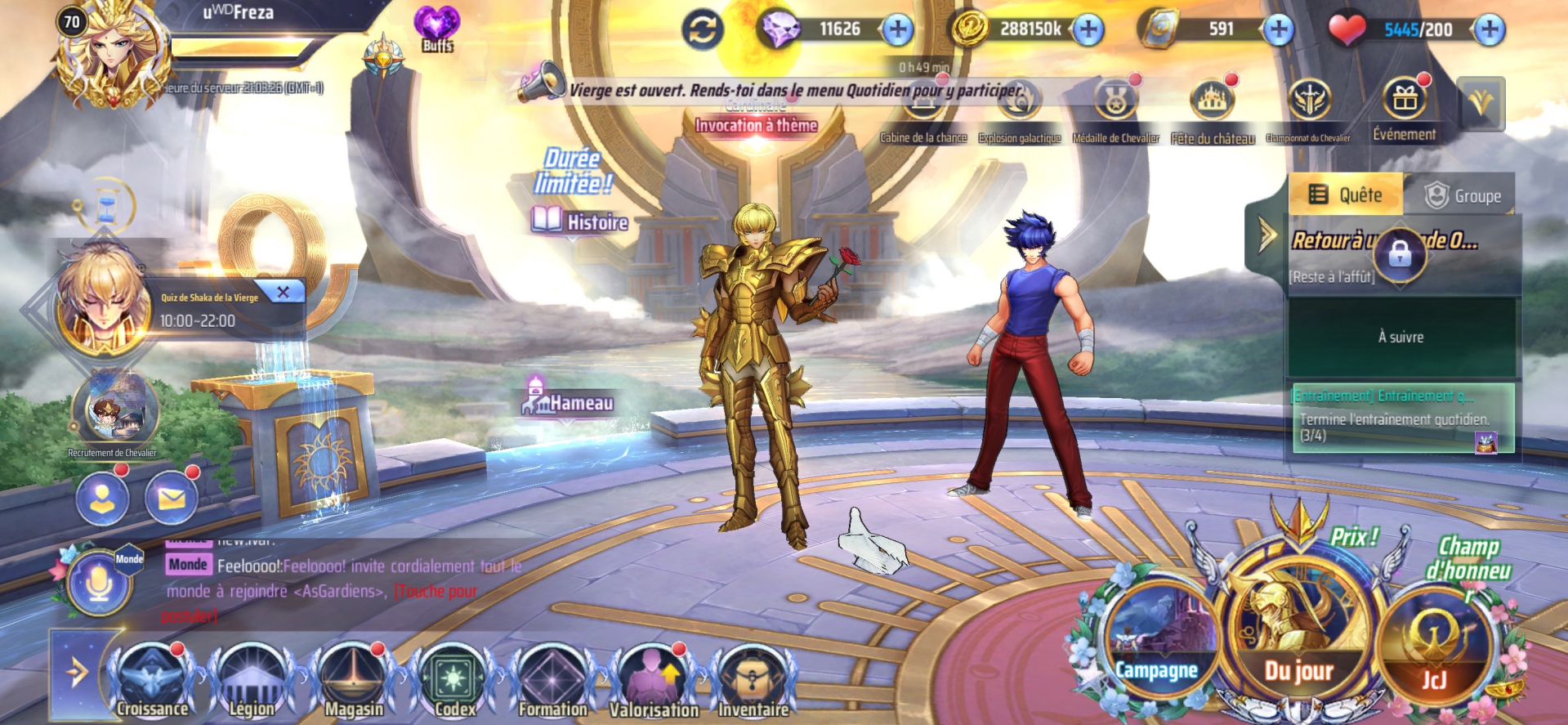The width and height of the screenshot is (1568, 725).
Task: Close the Quiz de Shaka notification
Action: (283, 292)
